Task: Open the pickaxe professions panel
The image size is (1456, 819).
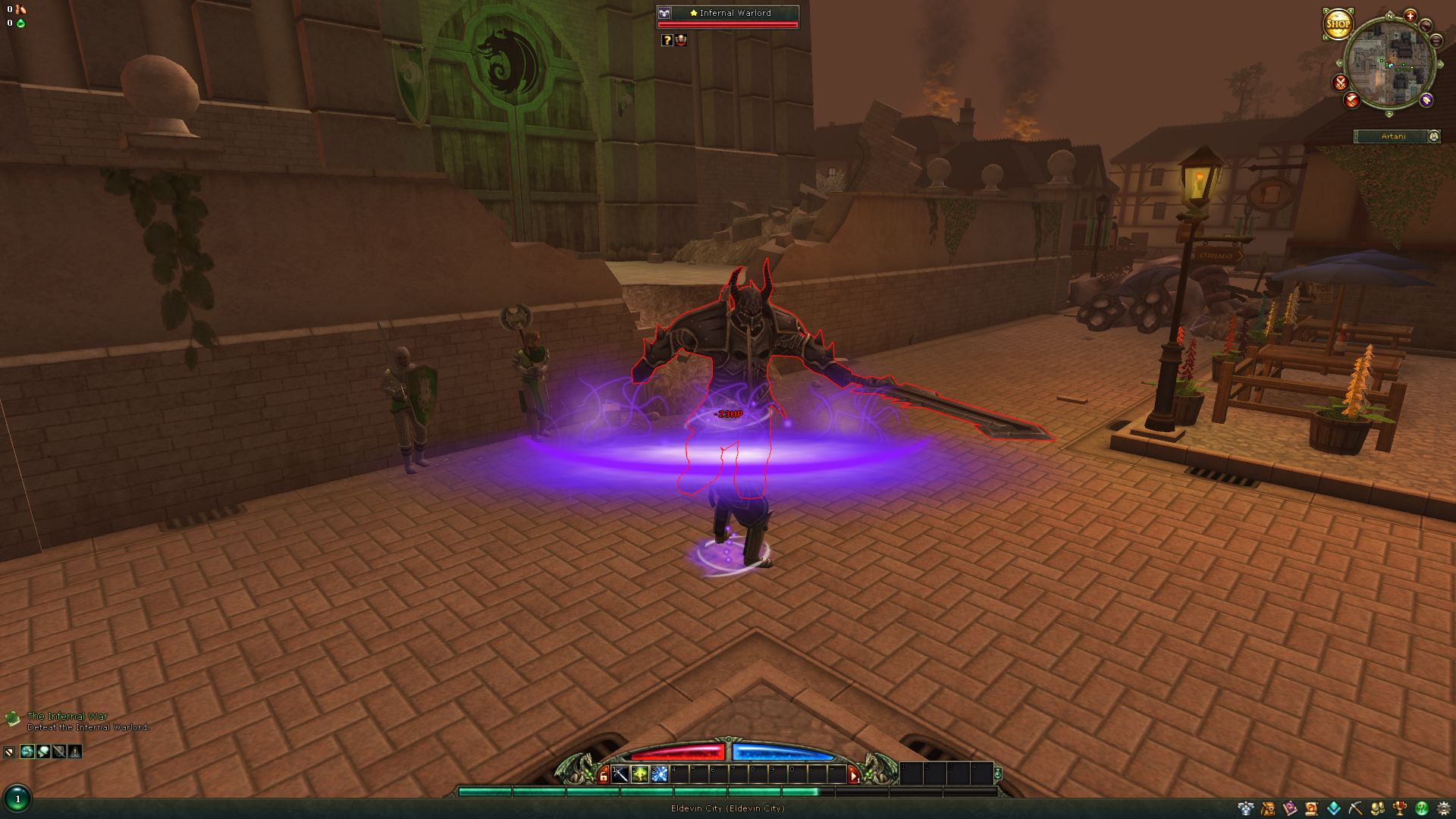Action: coord(1356,808)
